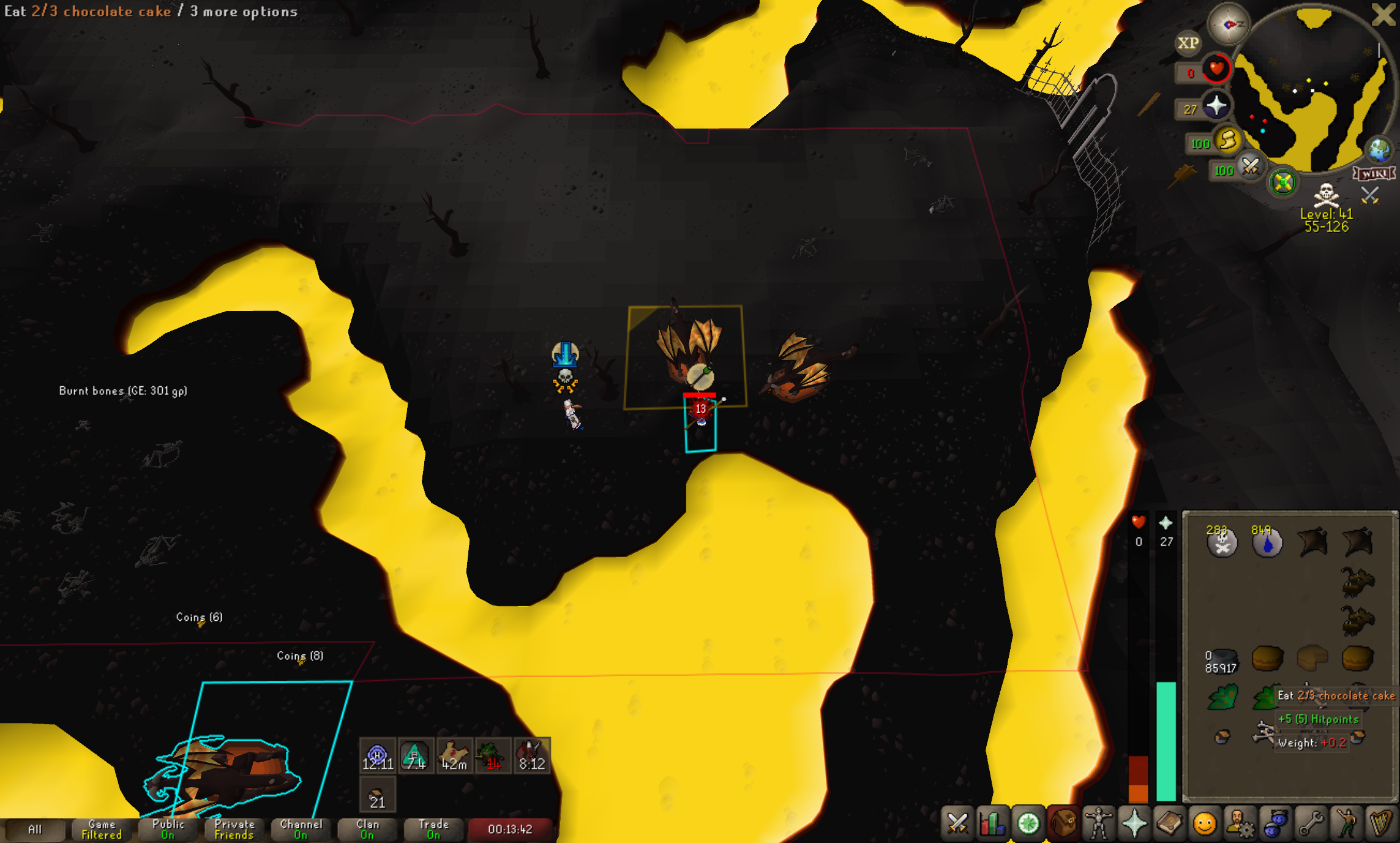
Task: Open the Private chat tab
Action: pyautogui.click(x=234, y=830)
